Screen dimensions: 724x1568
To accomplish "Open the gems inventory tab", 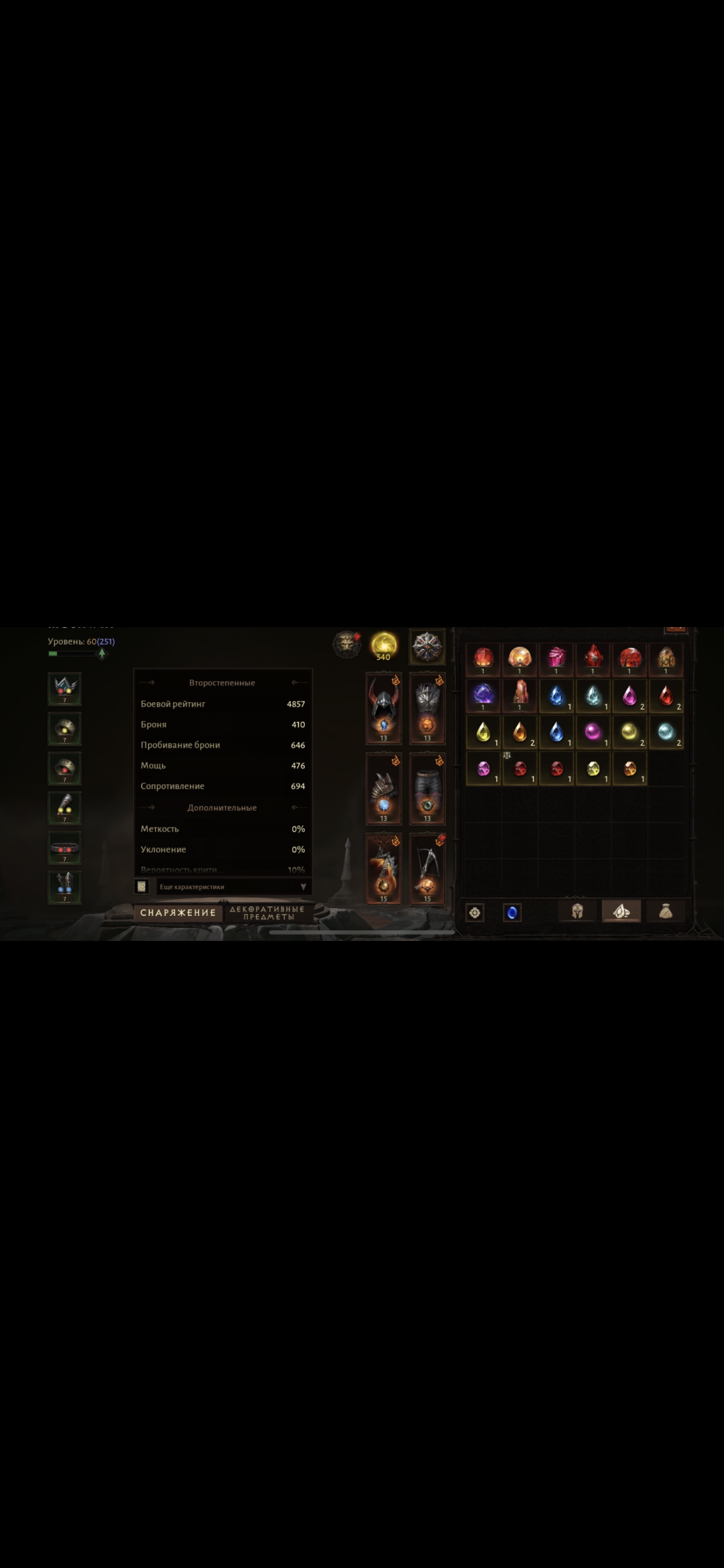I will pos(621,911).
